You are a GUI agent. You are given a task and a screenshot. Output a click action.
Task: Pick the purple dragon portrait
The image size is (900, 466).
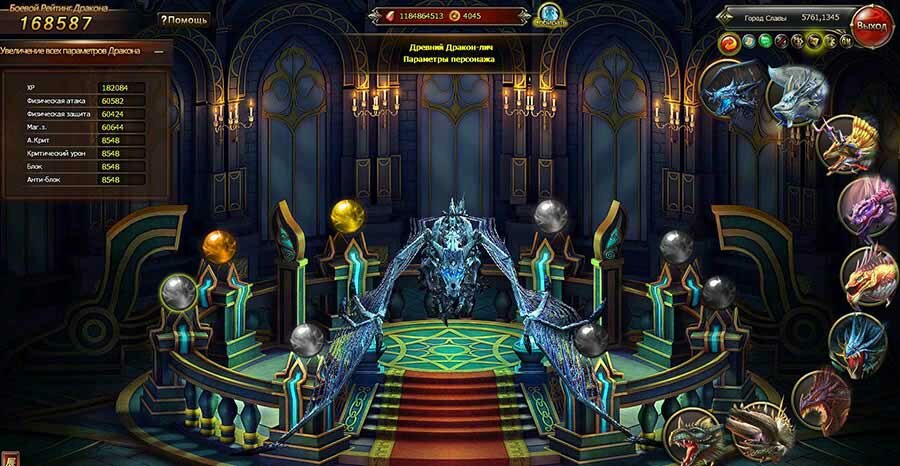pyautogui.click(x=866, y=207)
